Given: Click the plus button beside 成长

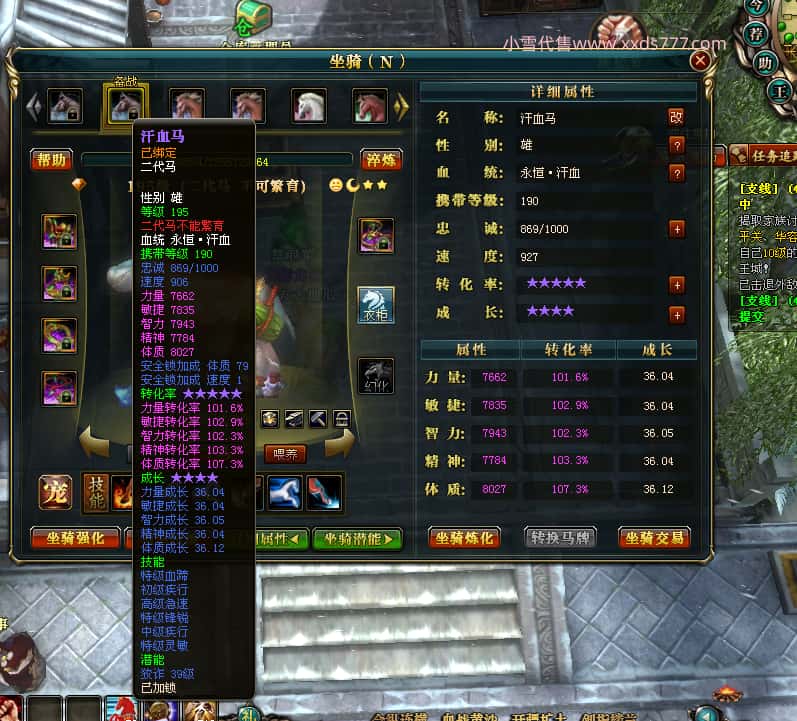Looking at the screenshot, I should pyautogui.click(x=677, y=314).
